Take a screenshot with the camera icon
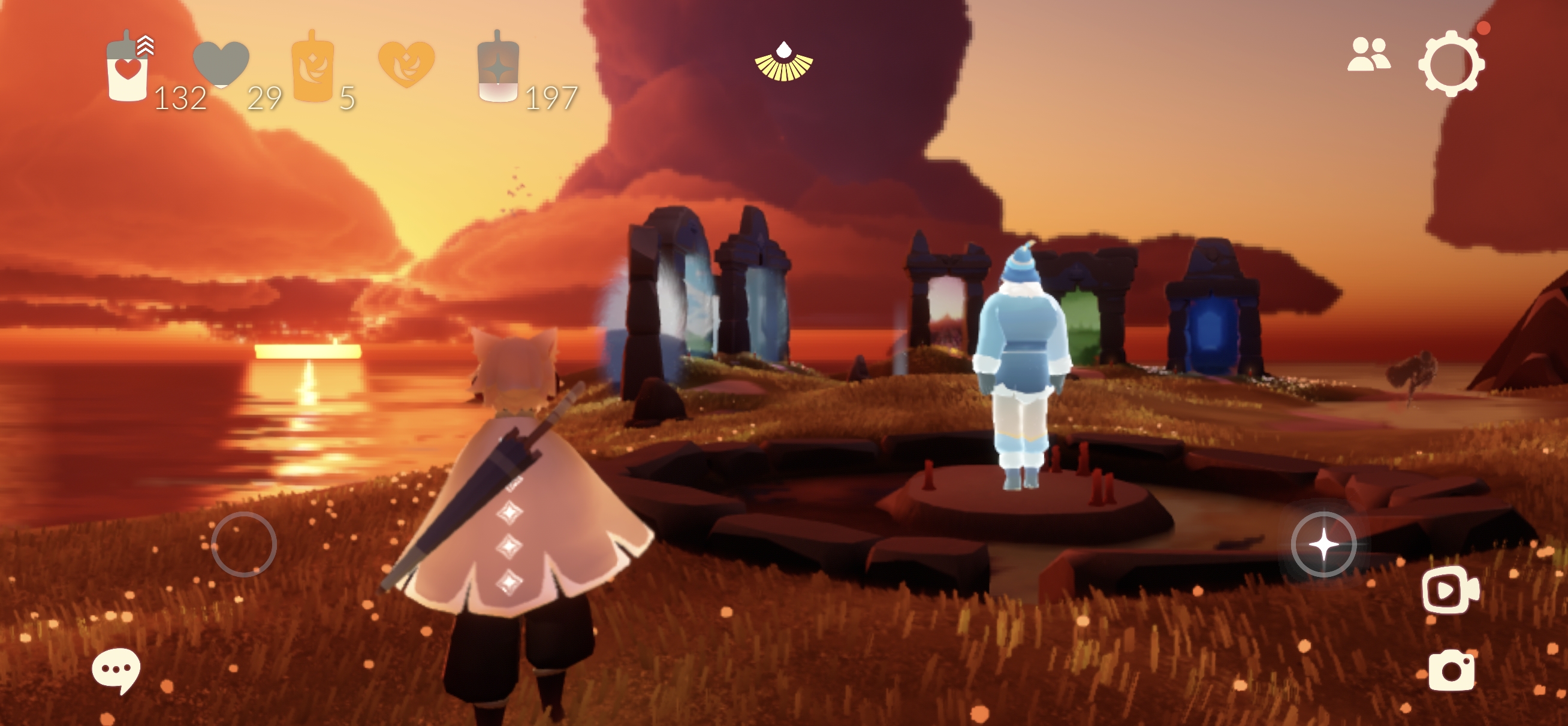This screenshot has width=1568, height=726. 1451,670
